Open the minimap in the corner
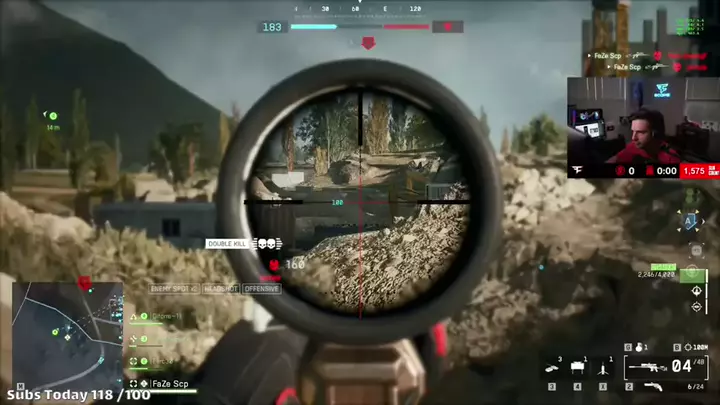 click(x=67, y=326)
